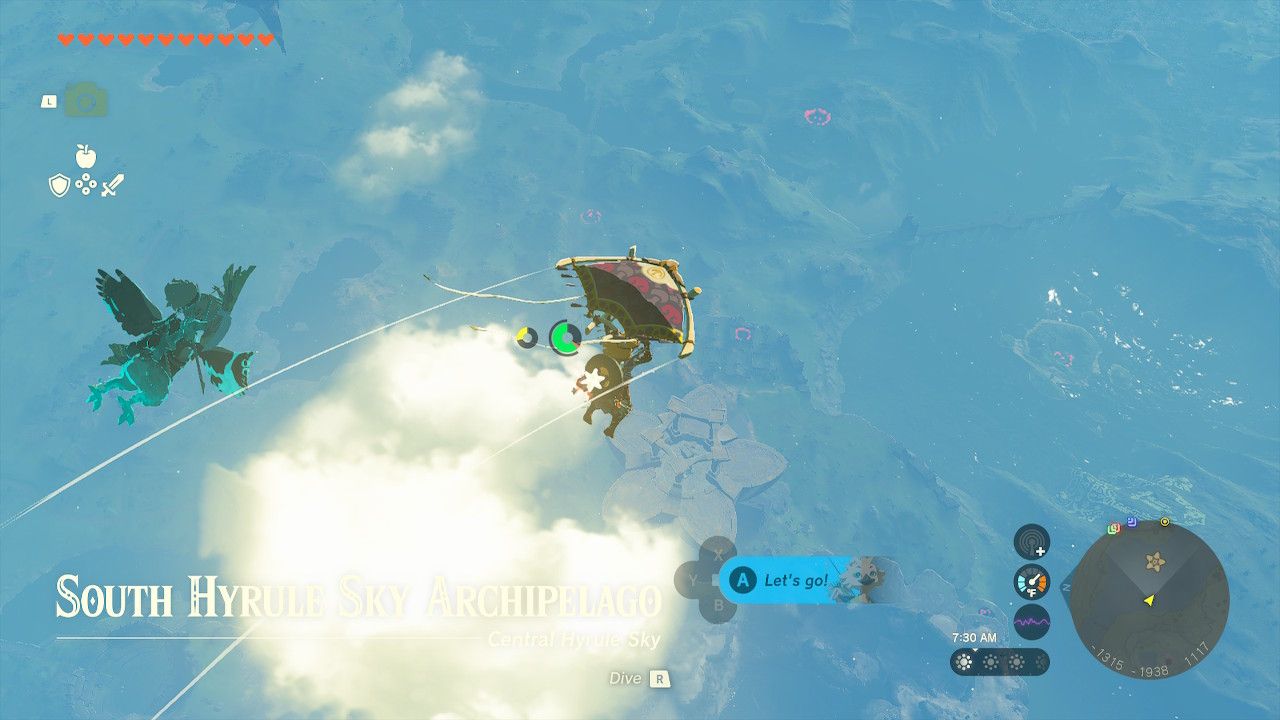This screenshot has height=720, width=1280.
Task: Expand the N compass tab on the minimap
Action: point(1066,586)
